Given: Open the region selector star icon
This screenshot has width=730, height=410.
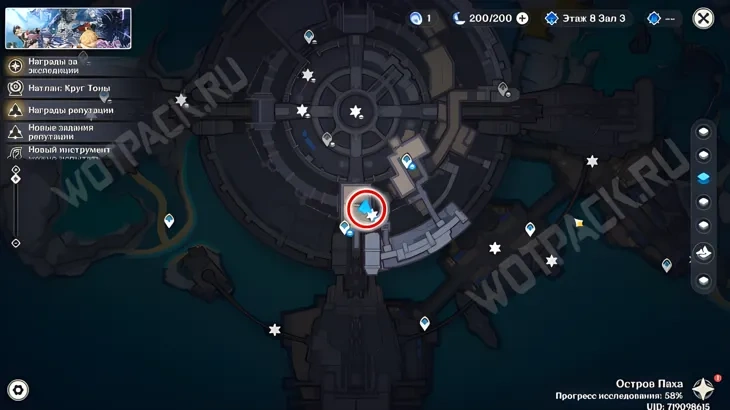Looking at the screenshot, I should (x=704, y=389).
